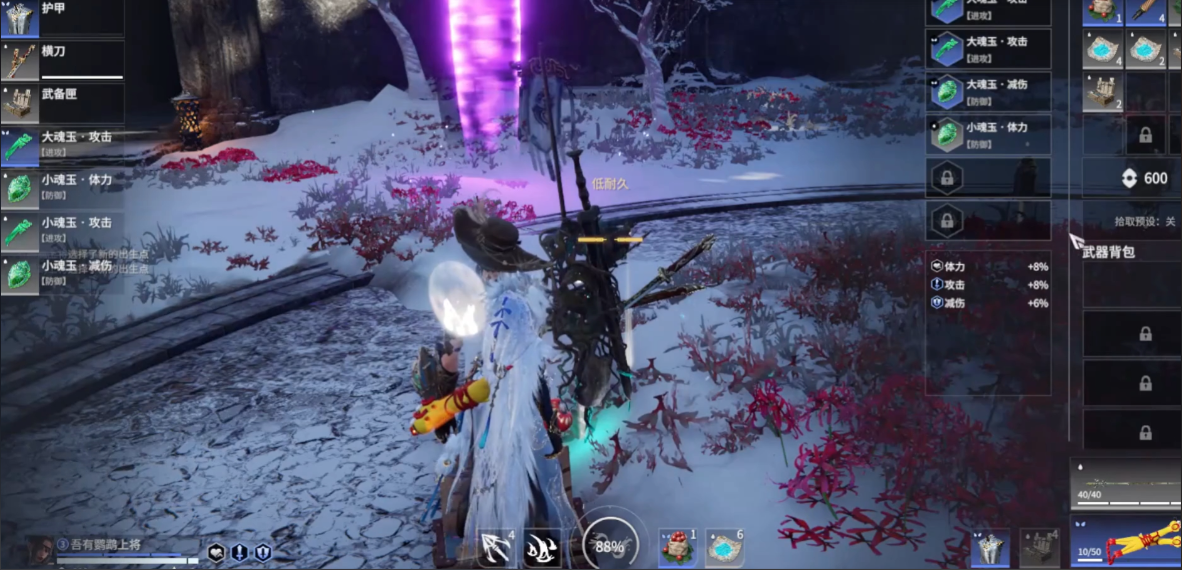The height and width of the screenshot is (570, 1182).
Task: Select the equipped 大魂玉·减伤 soul jade
Action: tap(988, 92)
